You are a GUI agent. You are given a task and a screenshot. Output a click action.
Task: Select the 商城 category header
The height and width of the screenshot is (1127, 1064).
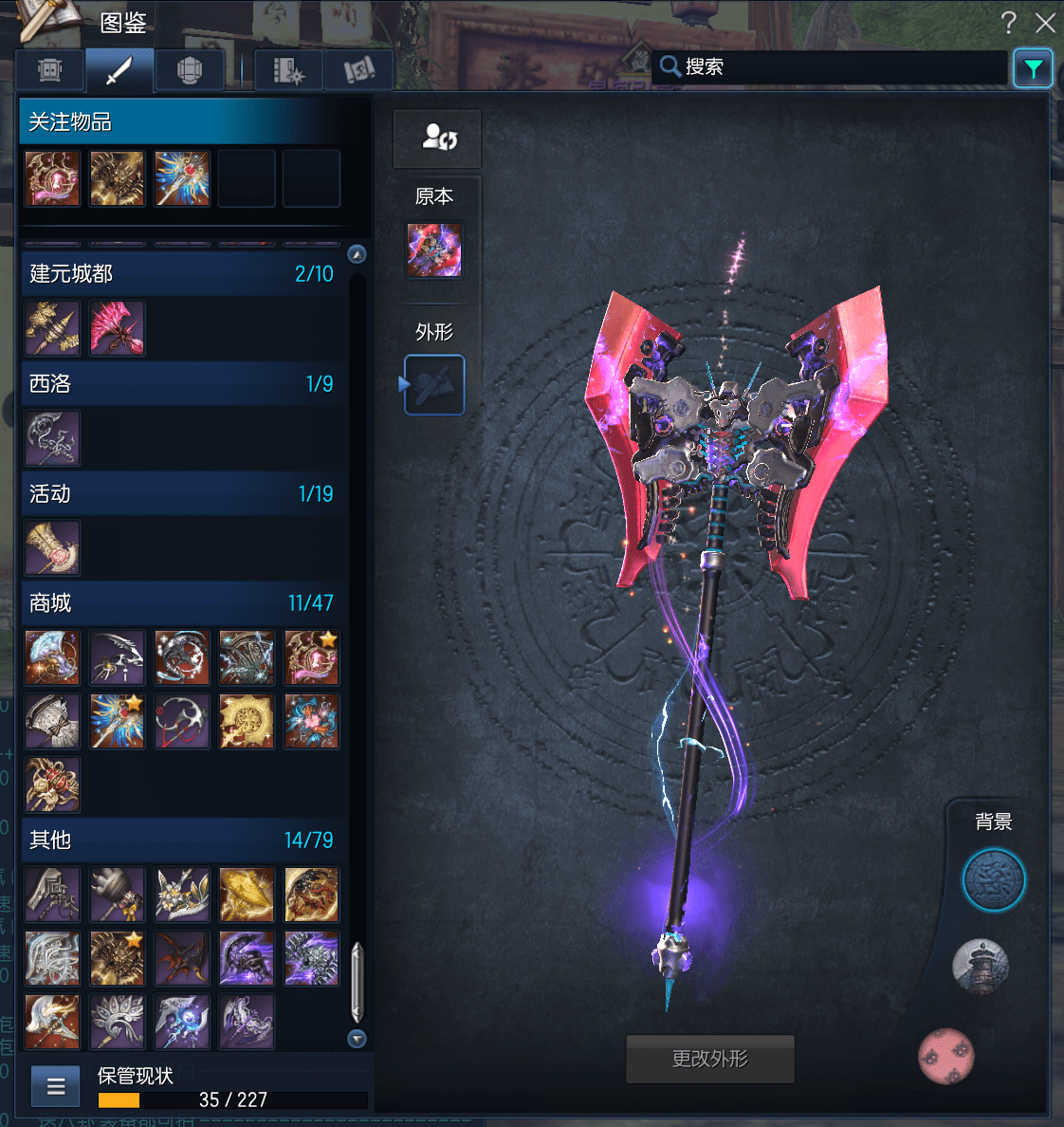[180, 603]
